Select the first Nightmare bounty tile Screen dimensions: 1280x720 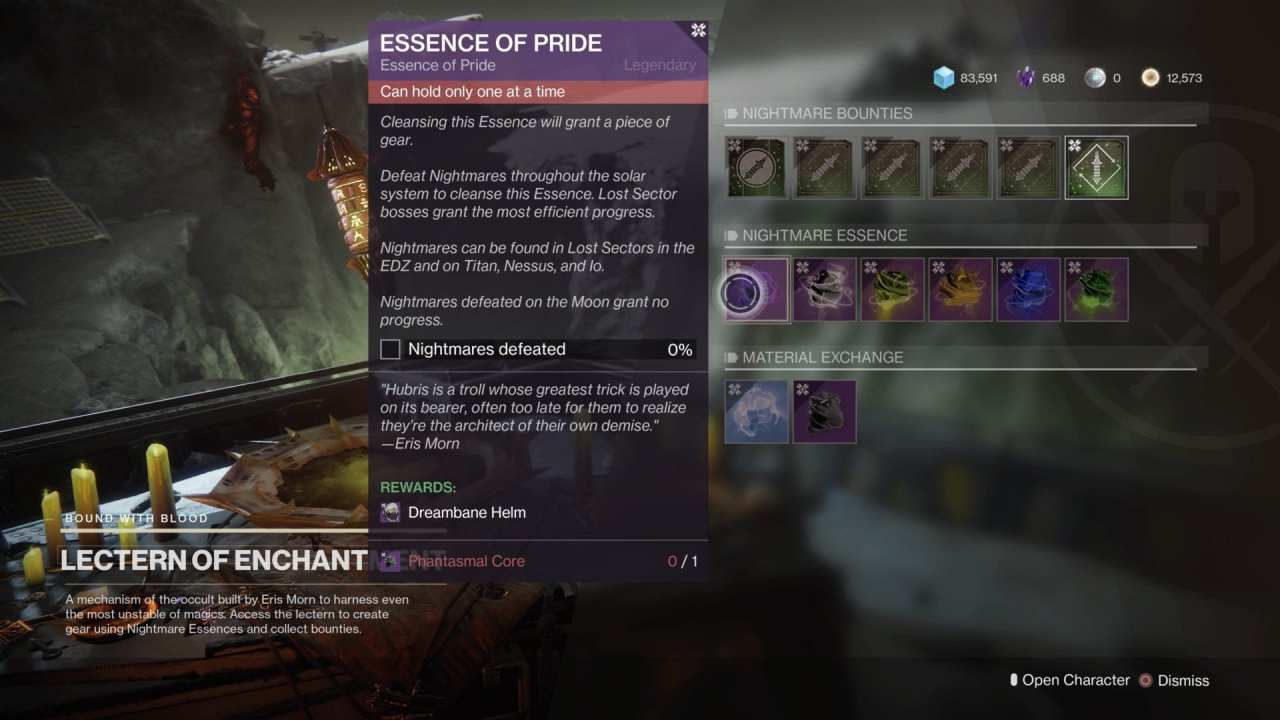tap(756, 167)
